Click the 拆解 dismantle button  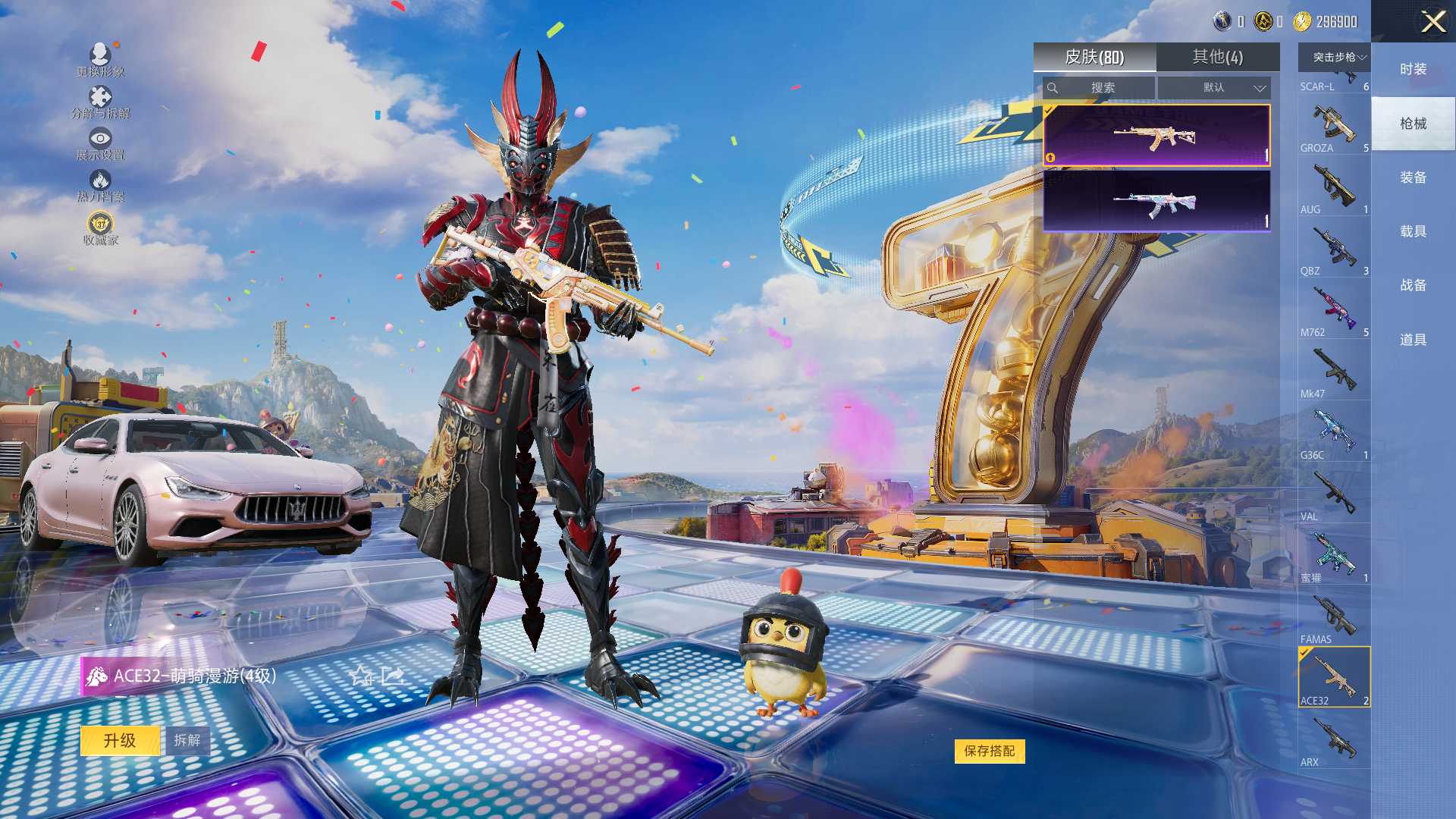coord(187,740)
